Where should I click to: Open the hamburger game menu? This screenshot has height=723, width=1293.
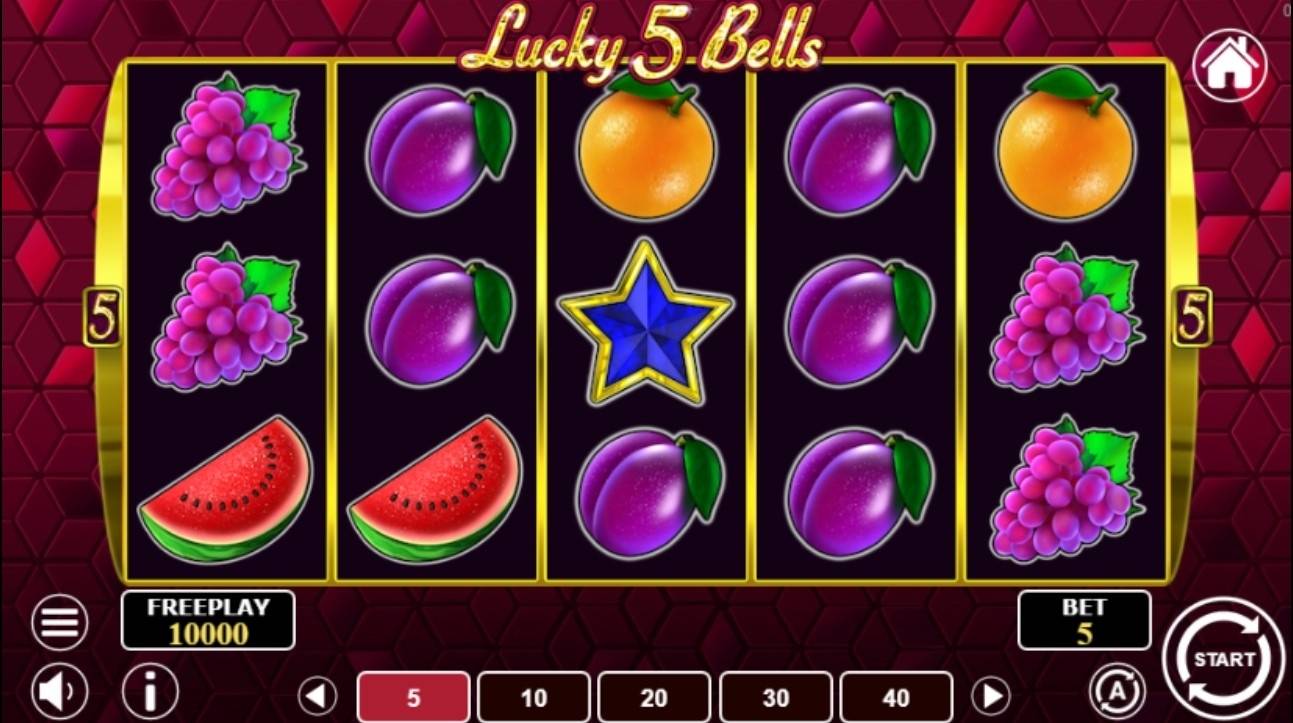(x=58, y=620)
